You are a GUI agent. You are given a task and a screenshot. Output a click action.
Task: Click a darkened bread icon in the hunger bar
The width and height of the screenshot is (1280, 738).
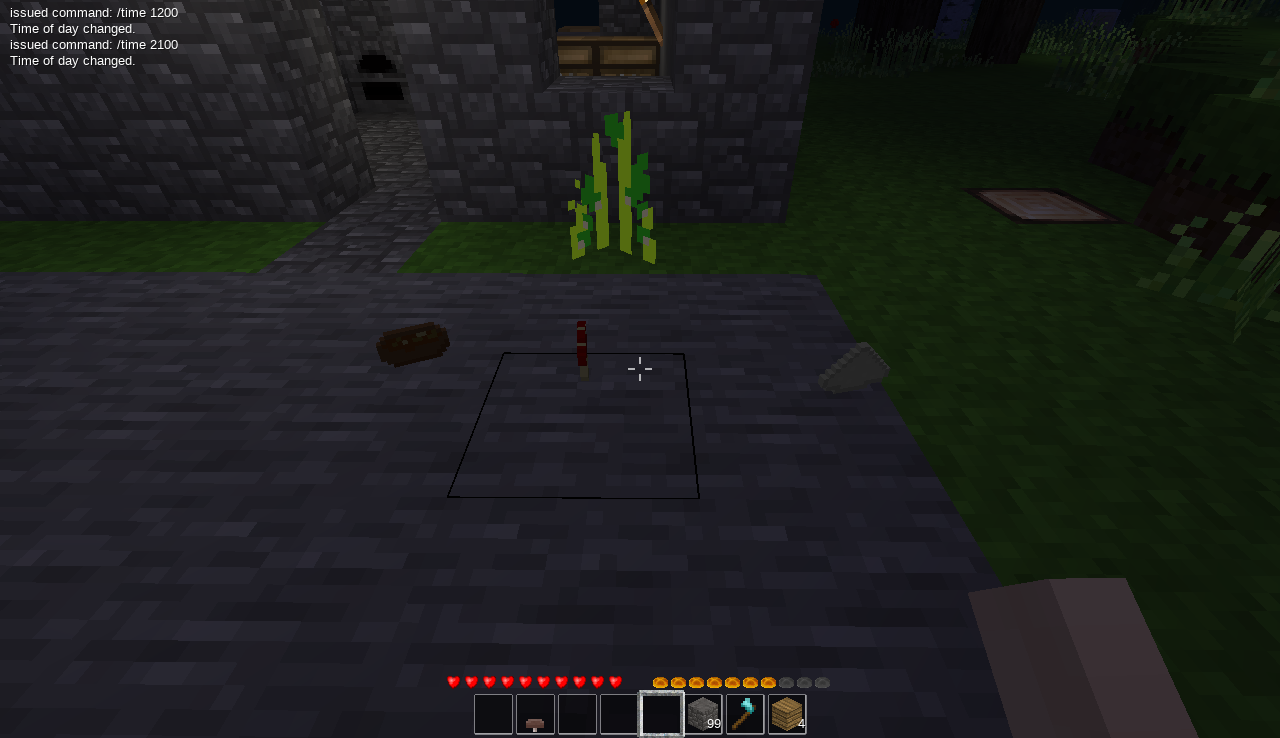coord(806,681)
